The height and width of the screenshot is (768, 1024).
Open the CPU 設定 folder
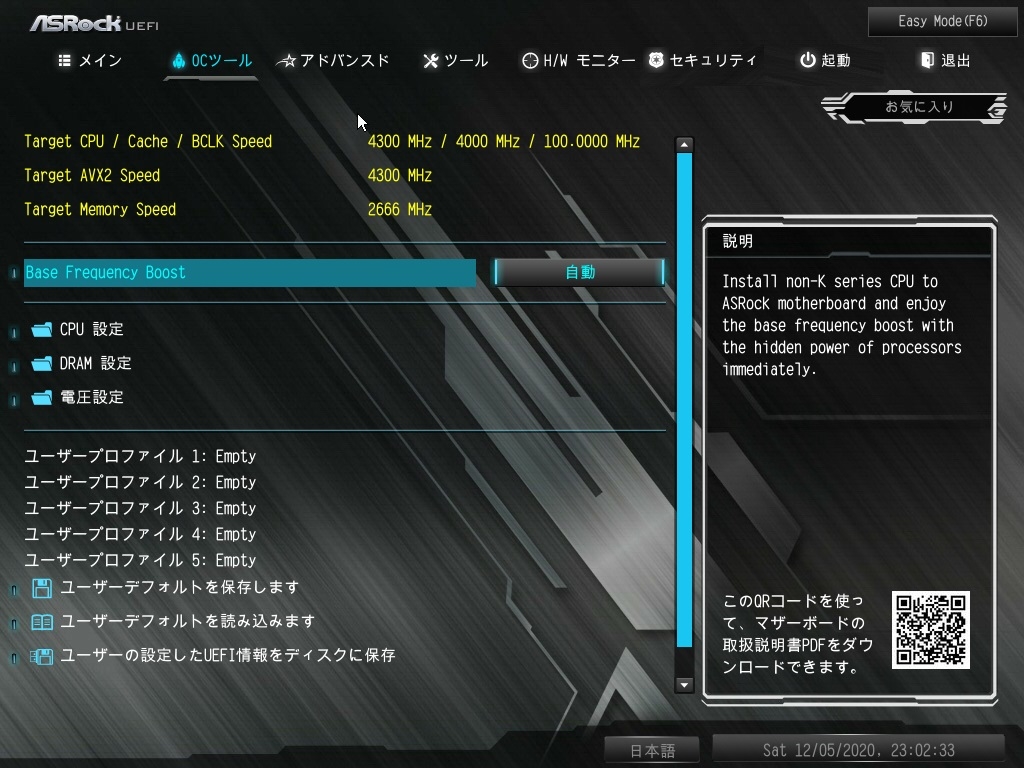(x=91, y=329)
